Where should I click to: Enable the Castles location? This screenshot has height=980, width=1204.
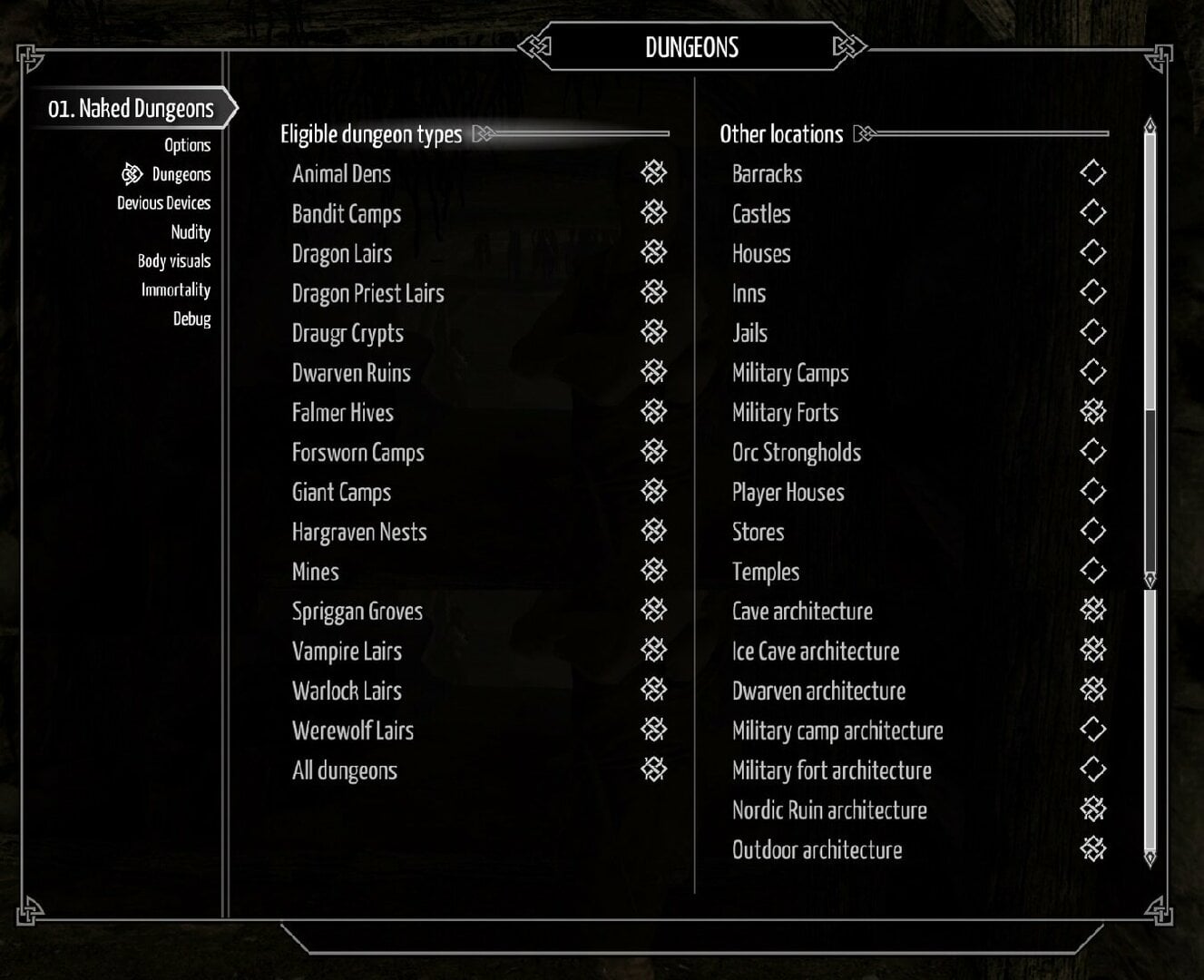click(1092, 213)
